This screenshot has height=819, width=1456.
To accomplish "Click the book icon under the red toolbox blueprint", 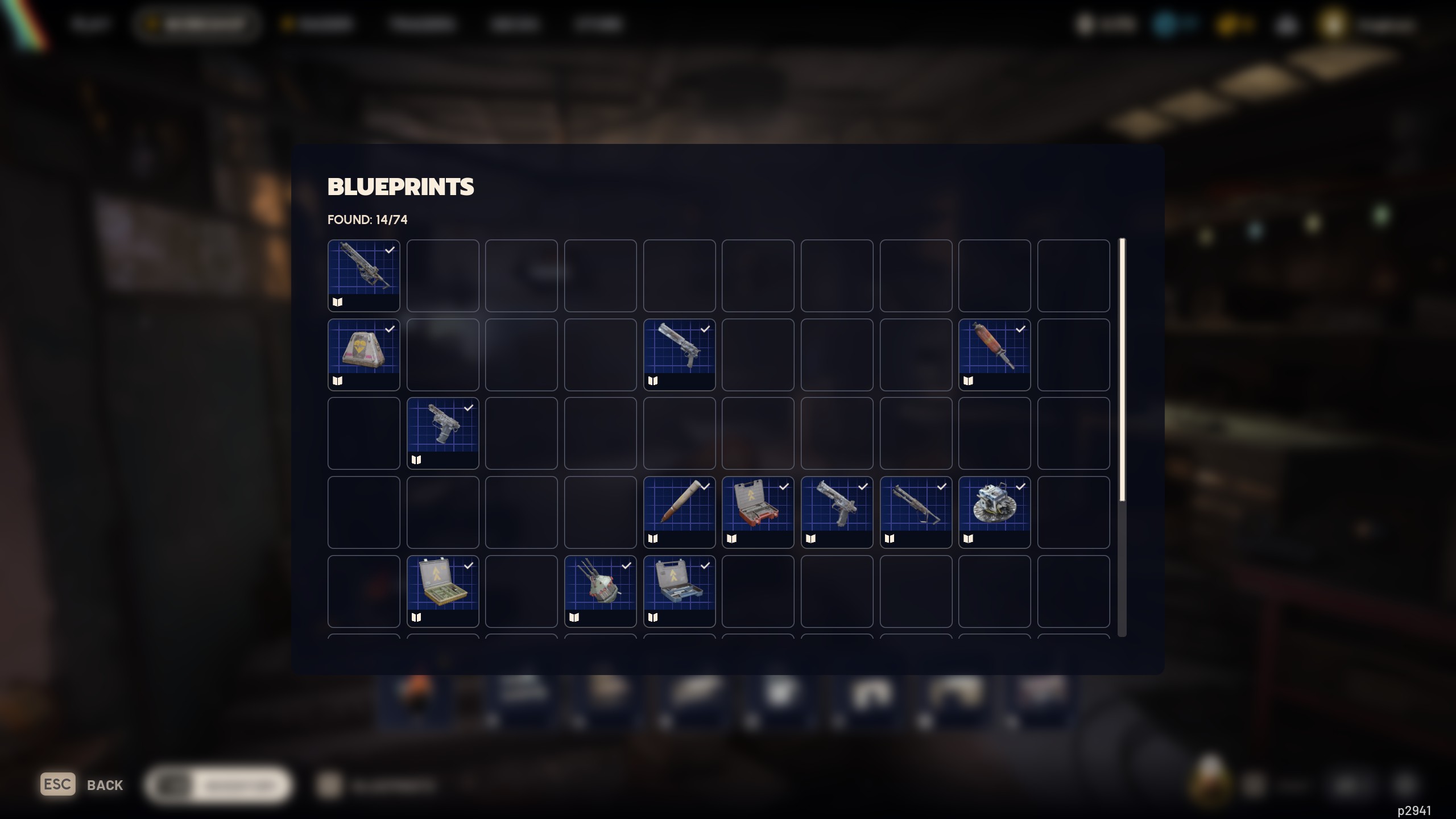I will click(733, 539).
